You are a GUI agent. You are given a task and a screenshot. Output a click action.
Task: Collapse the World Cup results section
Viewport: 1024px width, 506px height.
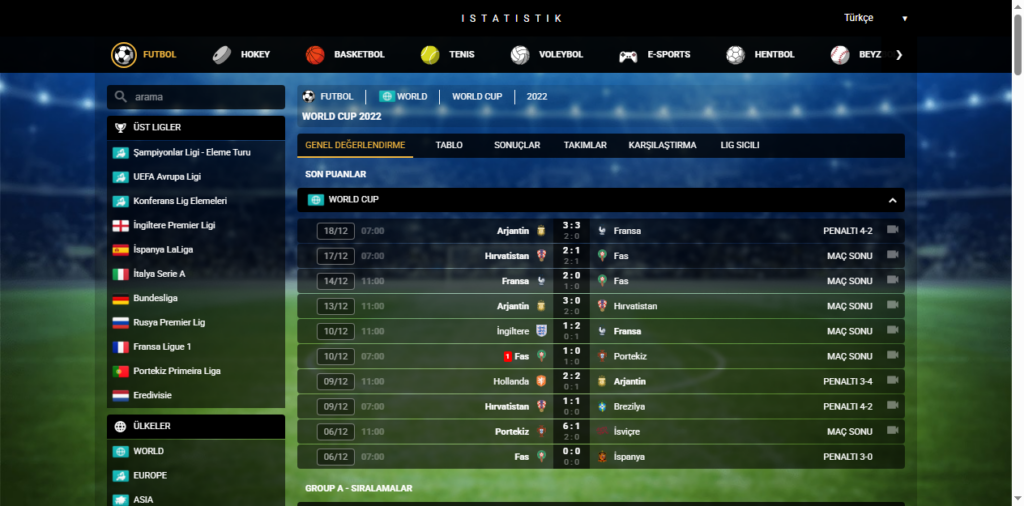pos(891,200)
